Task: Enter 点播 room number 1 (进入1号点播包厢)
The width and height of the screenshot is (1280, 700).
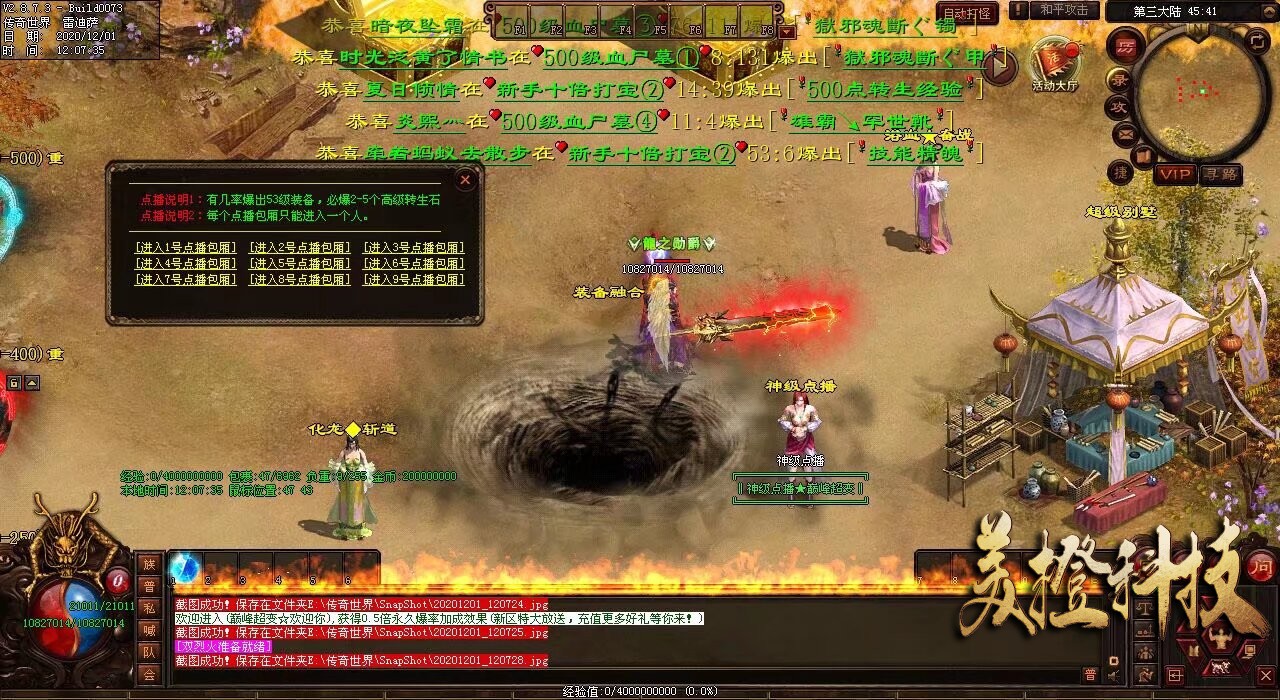Action: pyautogui.click(x=185, y=248)
